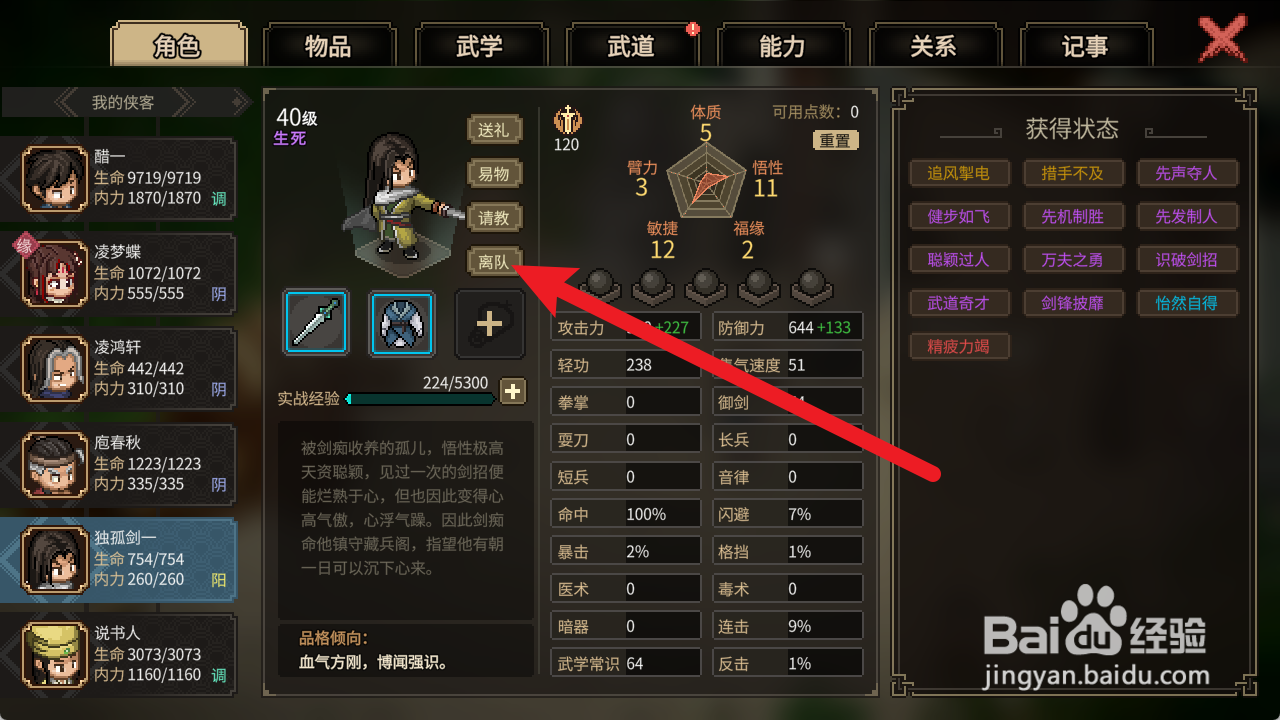Click 重置 to reset attribute points
The width and height of the screenshot is (1280, 720).
[836, 140]
